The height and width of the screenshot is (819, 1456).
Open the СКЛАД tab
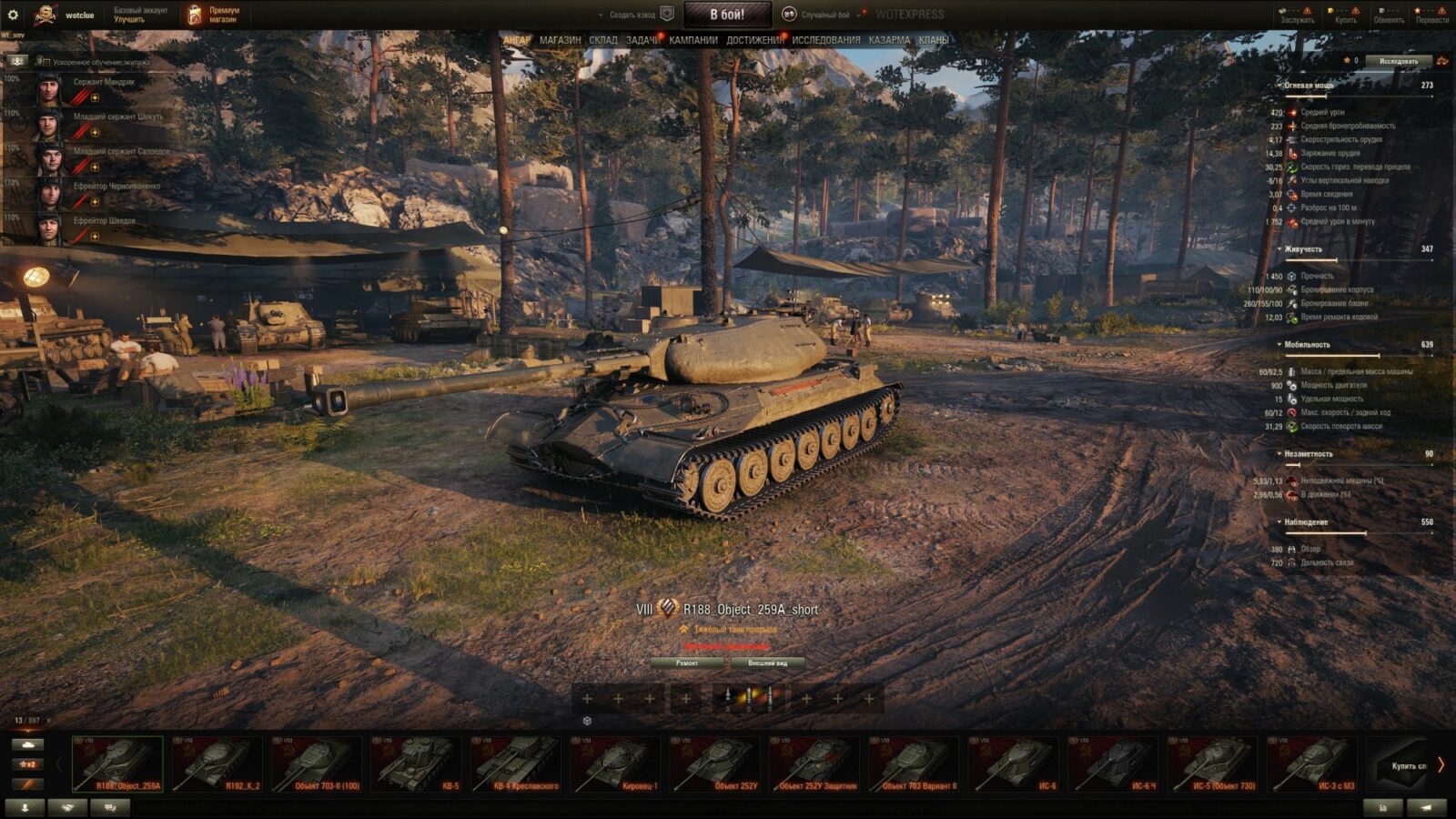(x=602, y=40)
